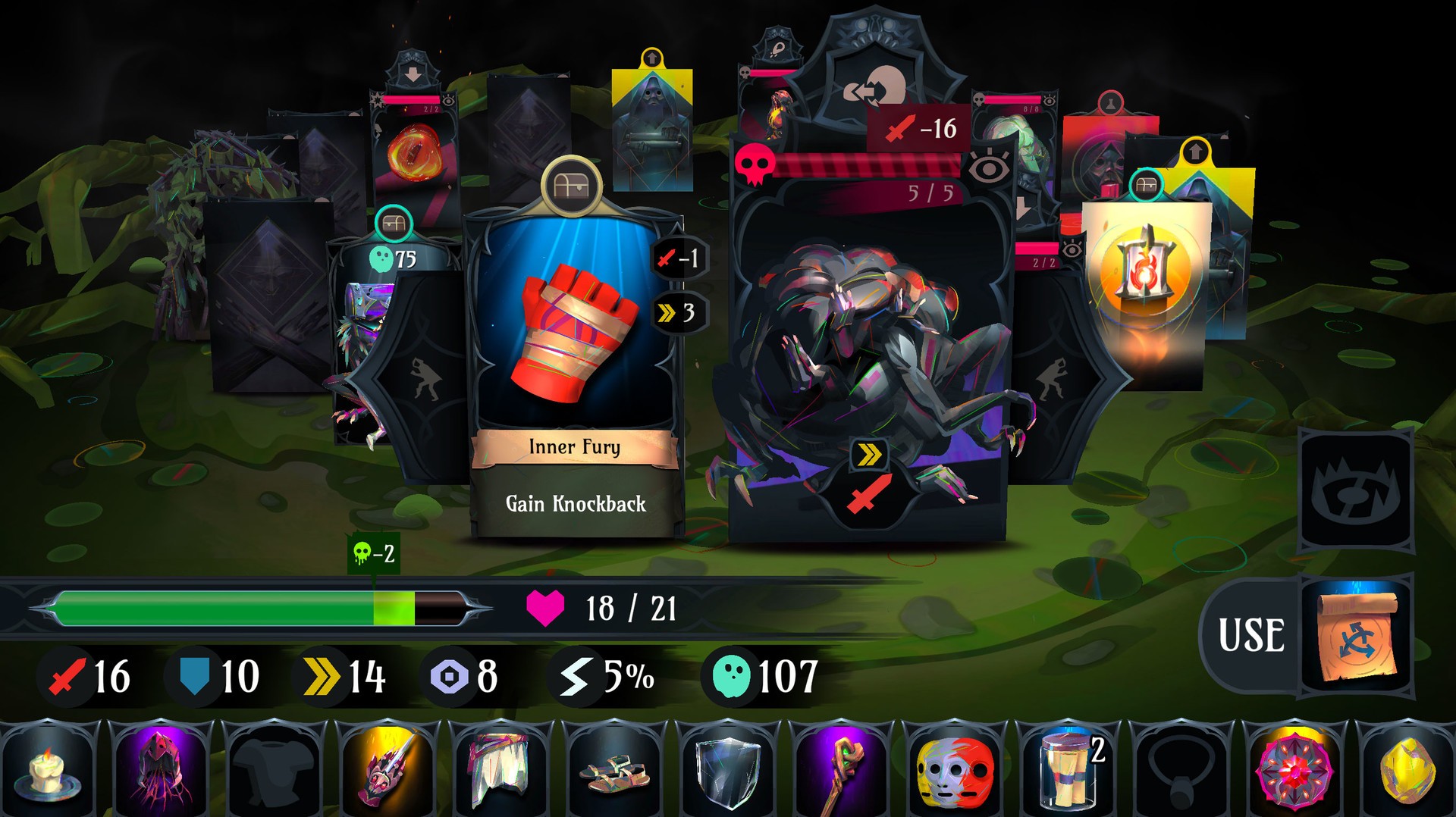This screenshot has width=1456, height=817.
Task: Use the orange scroll item
Action: tap(1357, 635)
